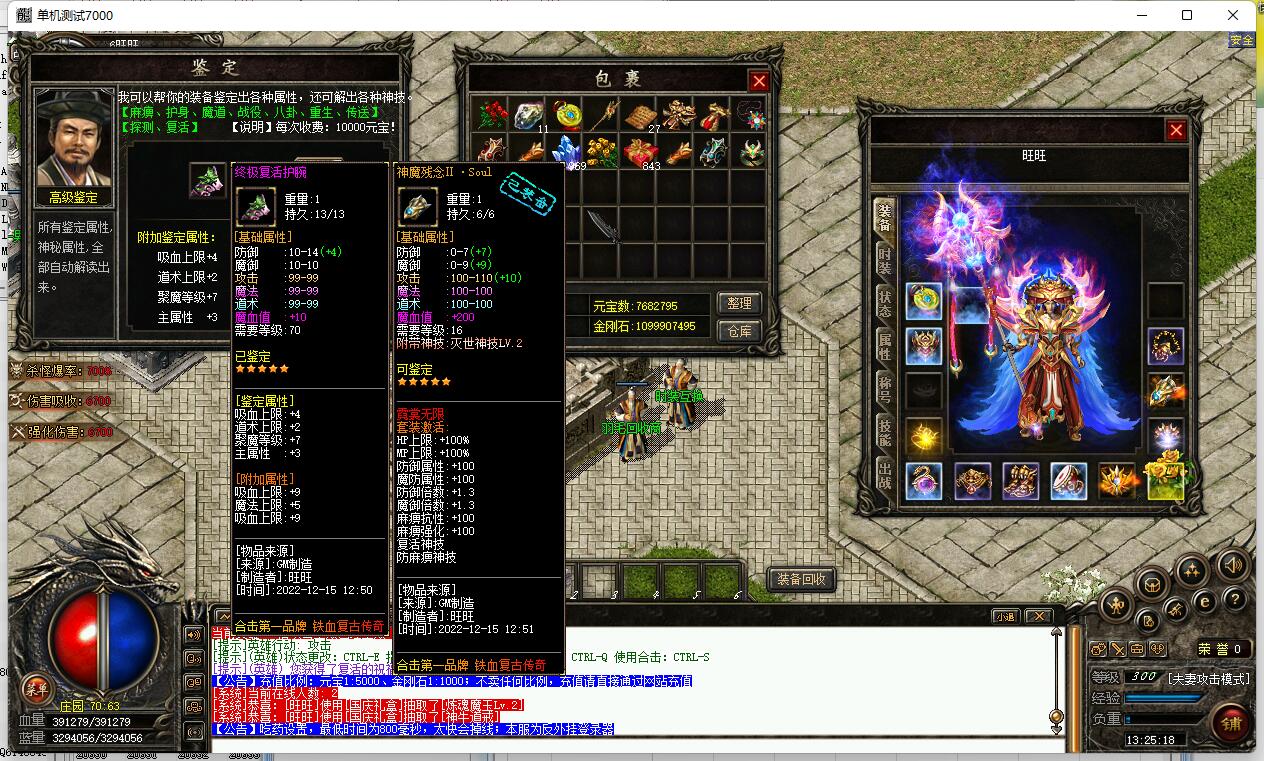Viewport: 1264px width, 761px height.
Task: Click the 高级鉴定 appraisal button
Action: click(x=74, y=197)
